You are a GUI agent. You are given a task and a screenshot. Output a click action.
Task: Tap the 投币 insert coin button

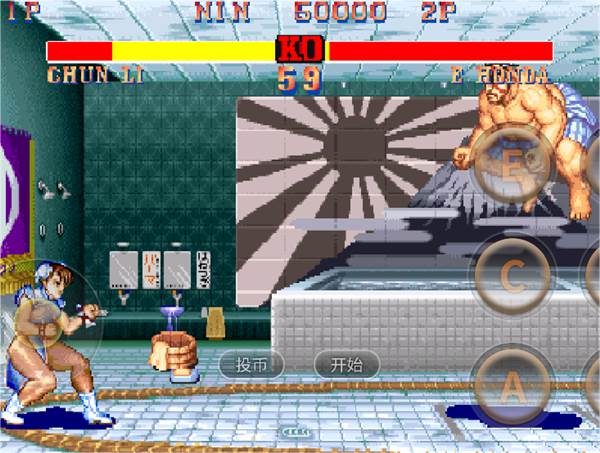(252, 365)
